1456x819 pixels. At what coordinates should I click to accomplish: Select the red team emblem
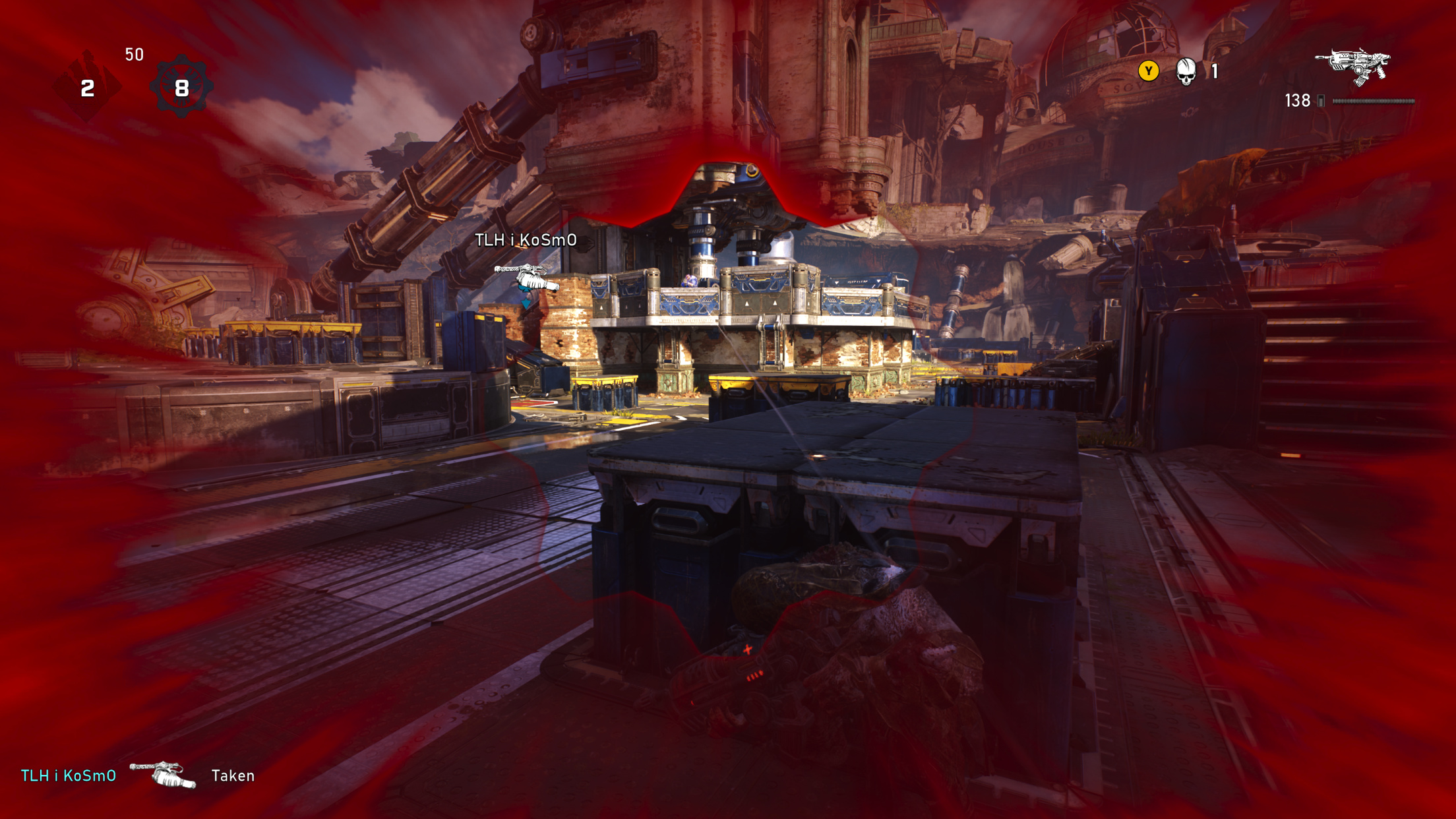[87, 87]
